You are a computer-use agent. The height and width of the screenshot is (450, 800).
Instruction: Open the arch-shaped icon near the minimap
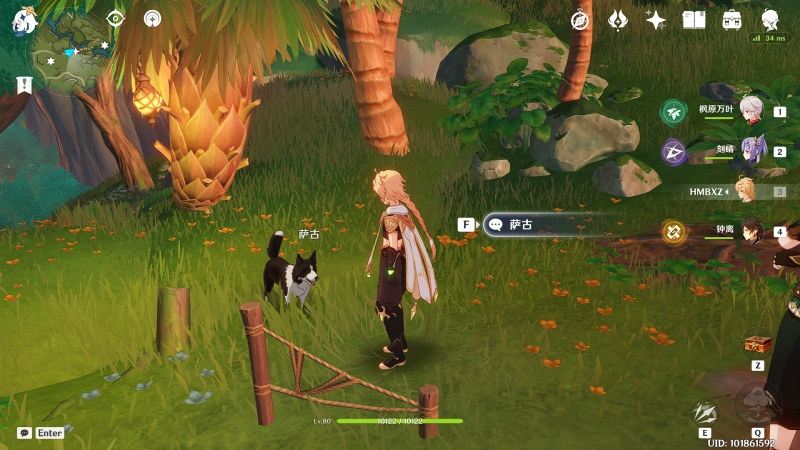tap(152, 18)
